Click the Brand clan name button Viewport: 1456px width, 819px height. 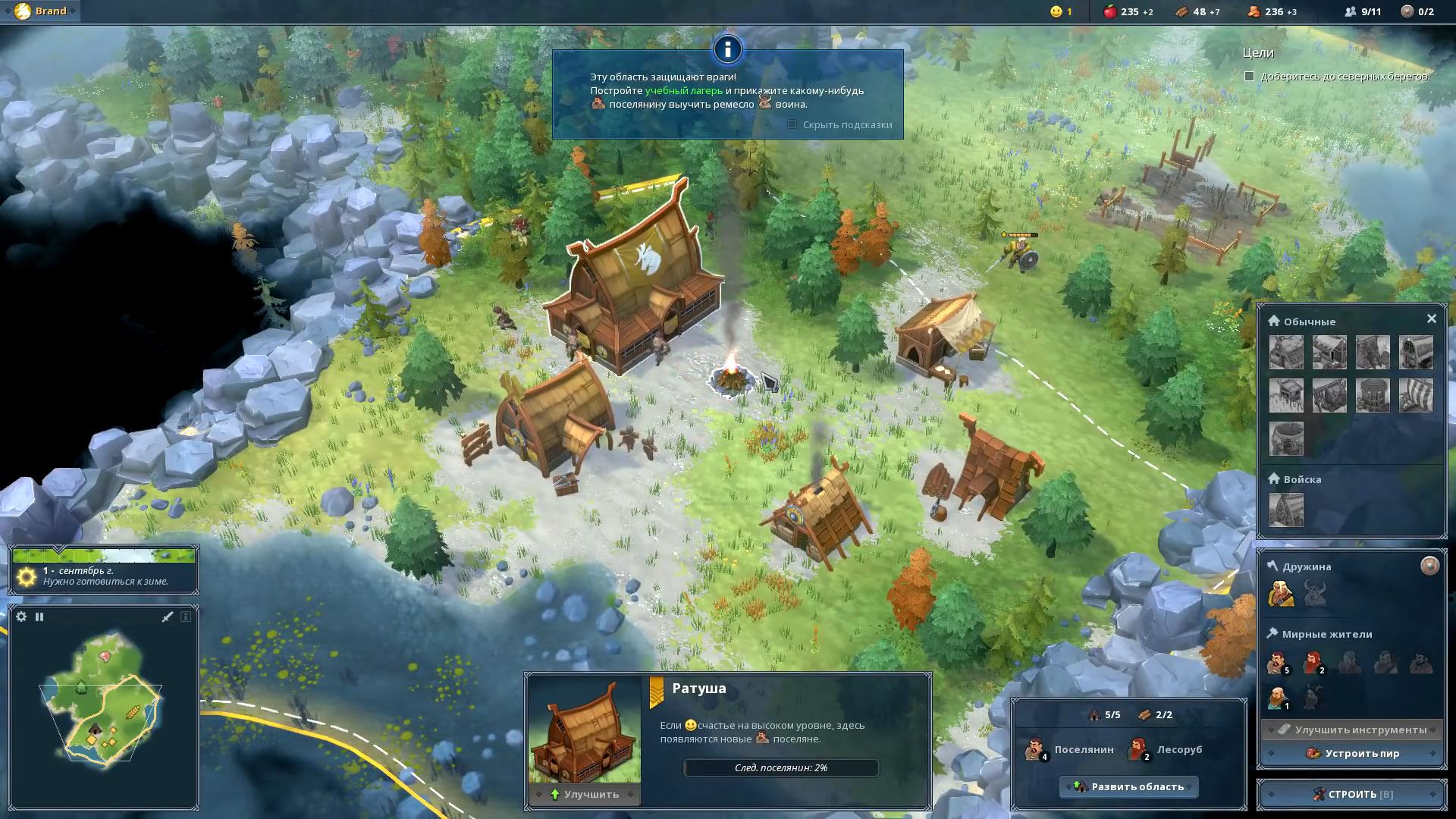[42, 11]
